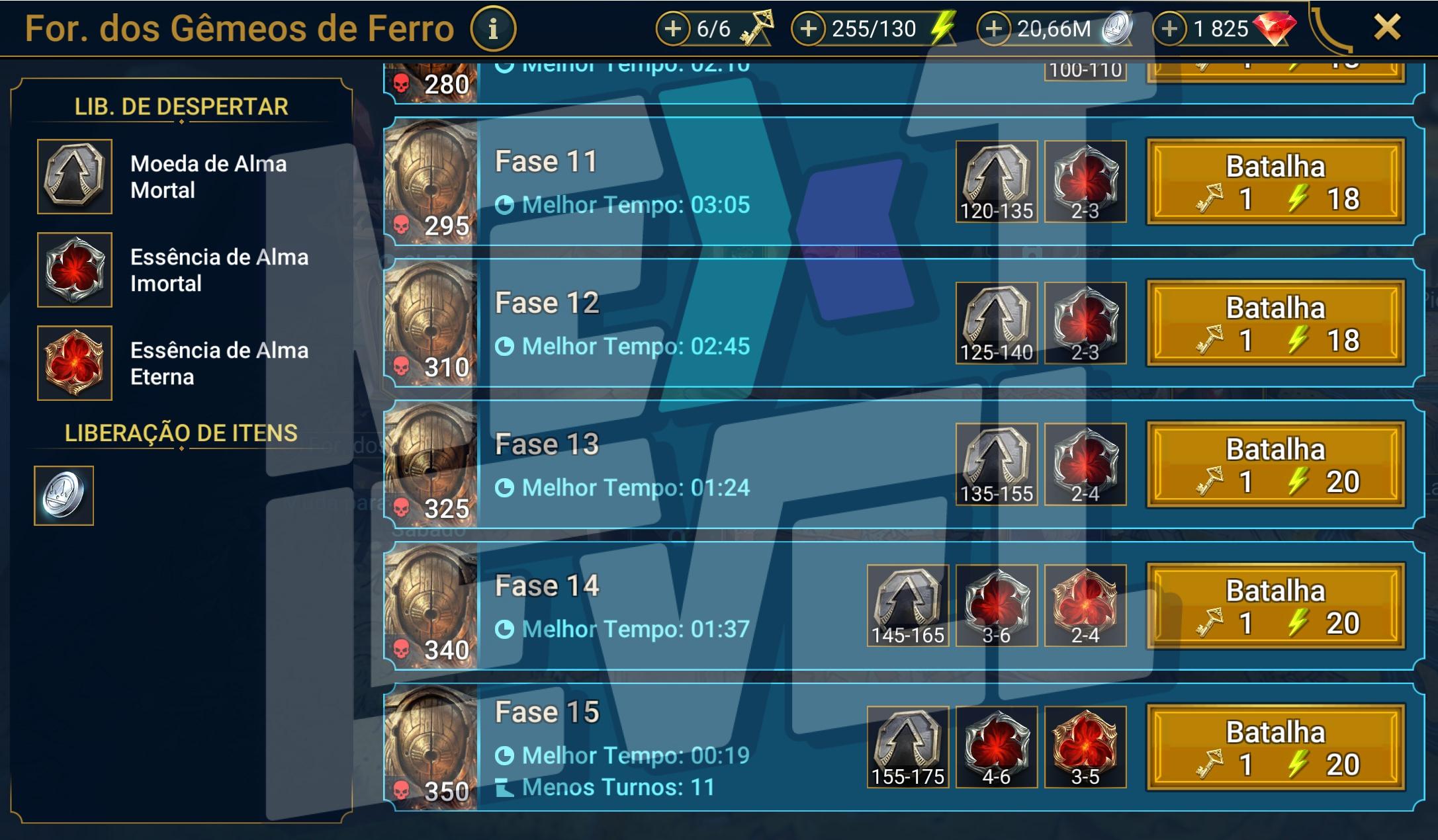Start the Fase 13 Batalha

[x=1275, y=465]
